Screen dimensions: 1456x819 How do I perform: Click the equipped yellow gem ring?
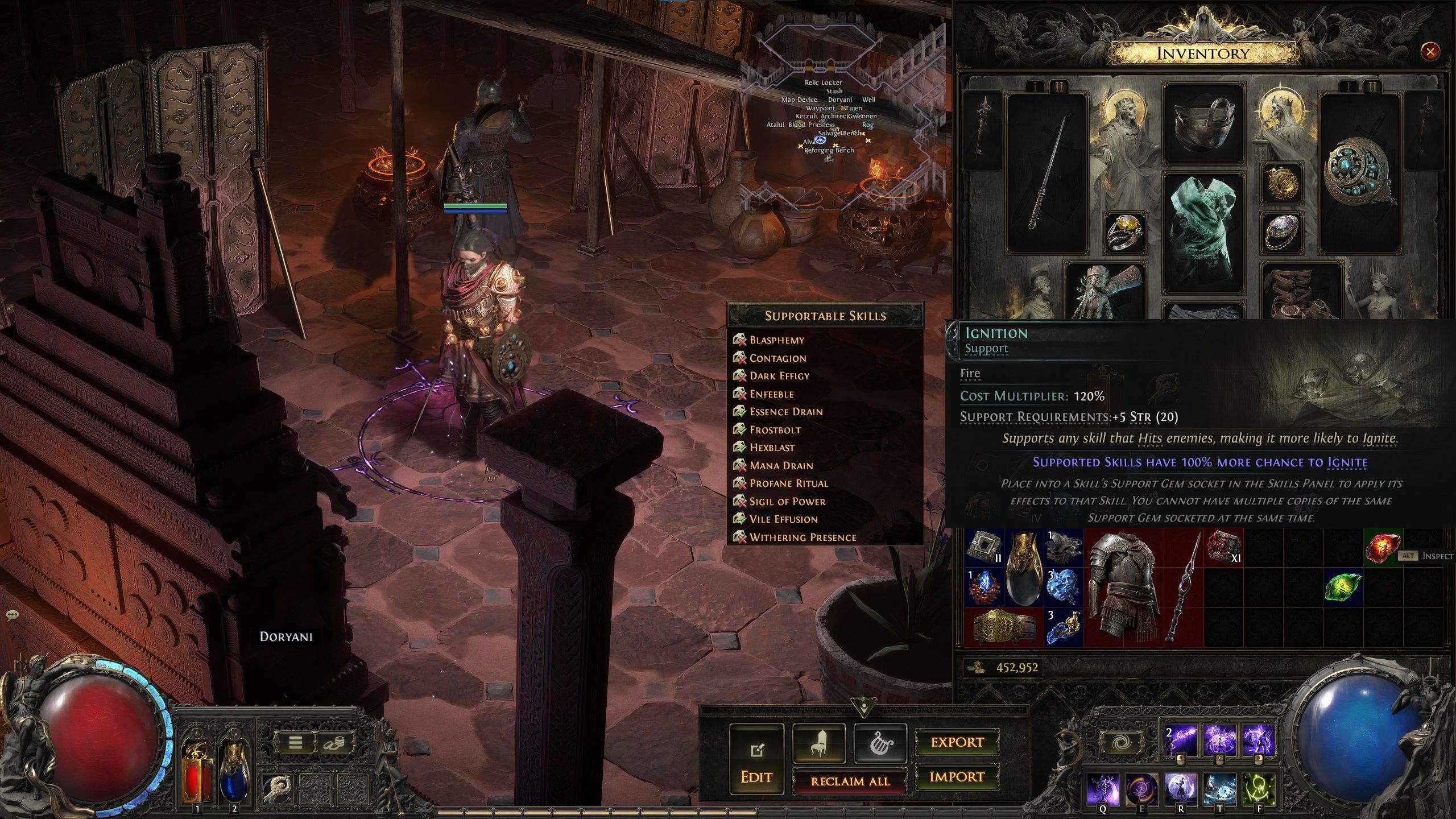1124,231
